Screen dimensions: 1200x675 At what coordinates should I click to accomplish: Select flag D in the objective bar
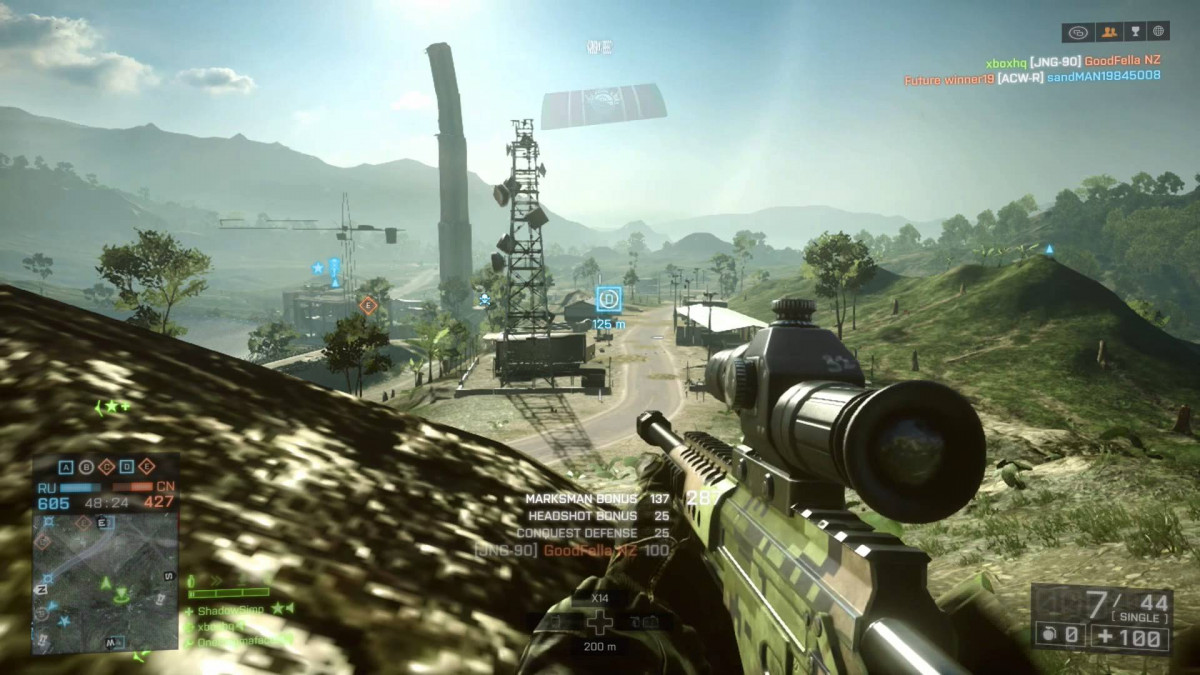127,467
